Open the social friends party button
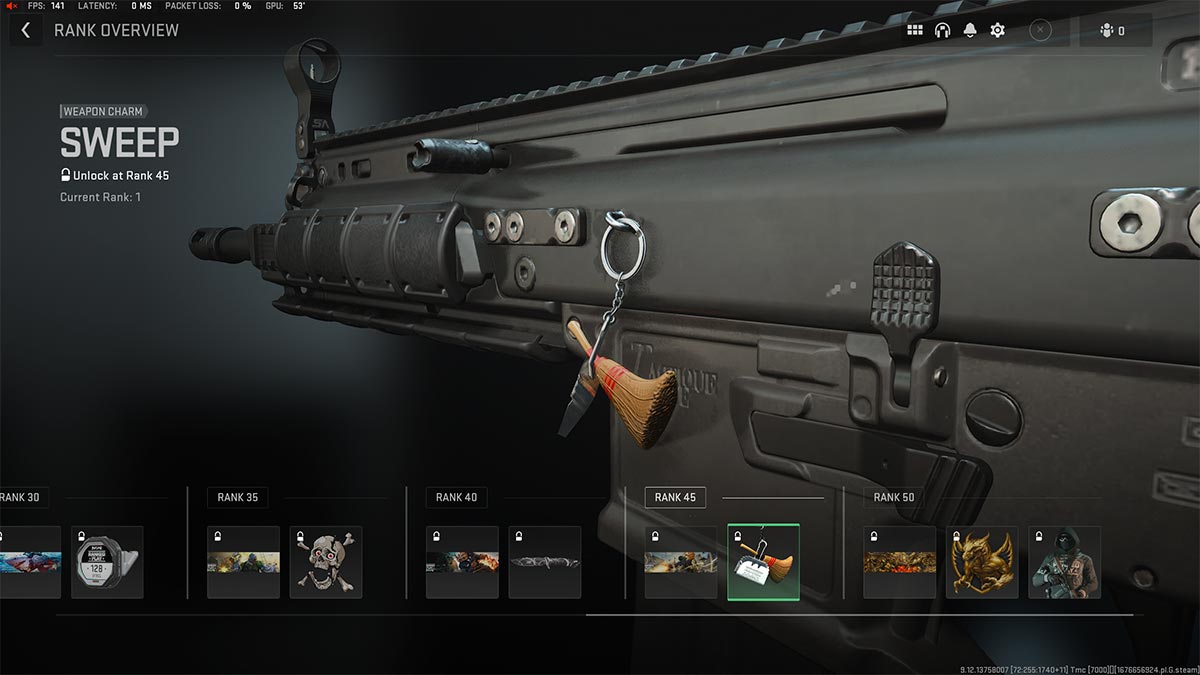 1114,30
